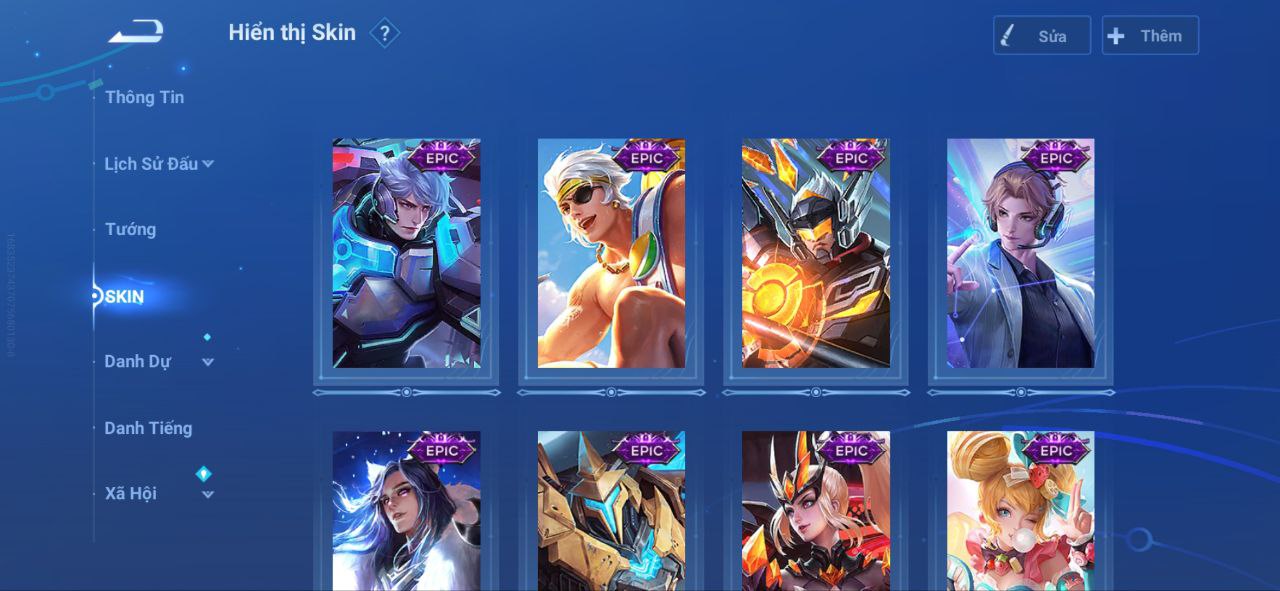Pick the headset gamer skin card
1280x591 pixels.
[x=1020, y=253]
